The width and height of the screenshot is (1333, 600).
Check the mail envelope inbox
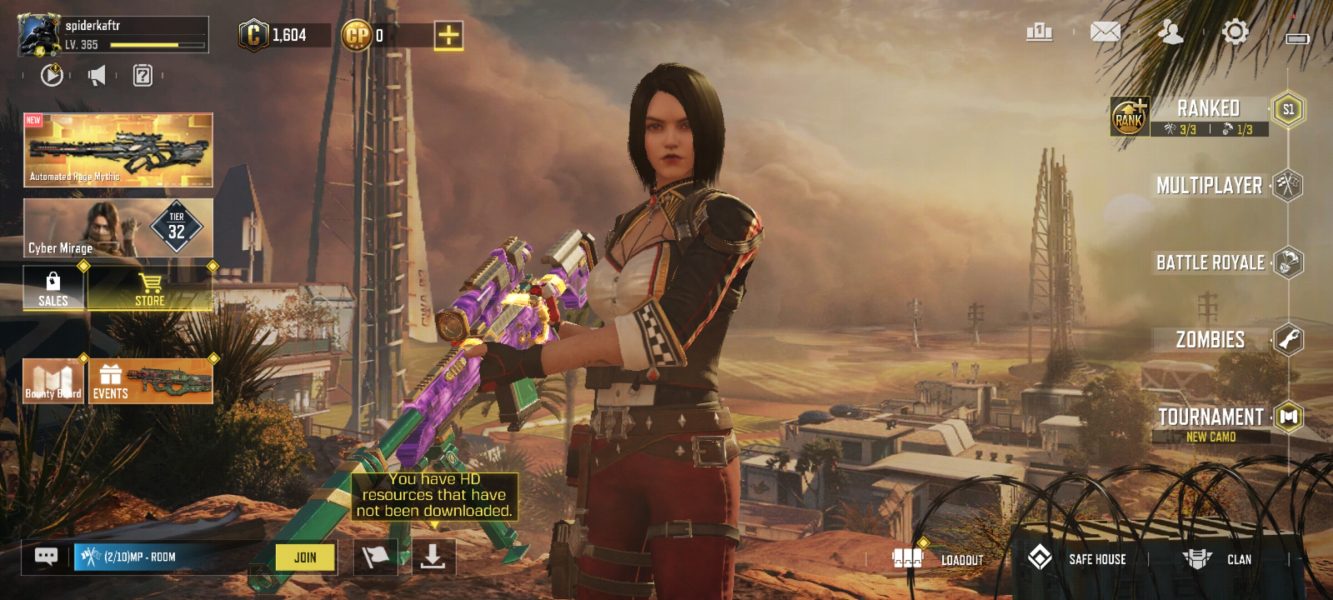1104,32
